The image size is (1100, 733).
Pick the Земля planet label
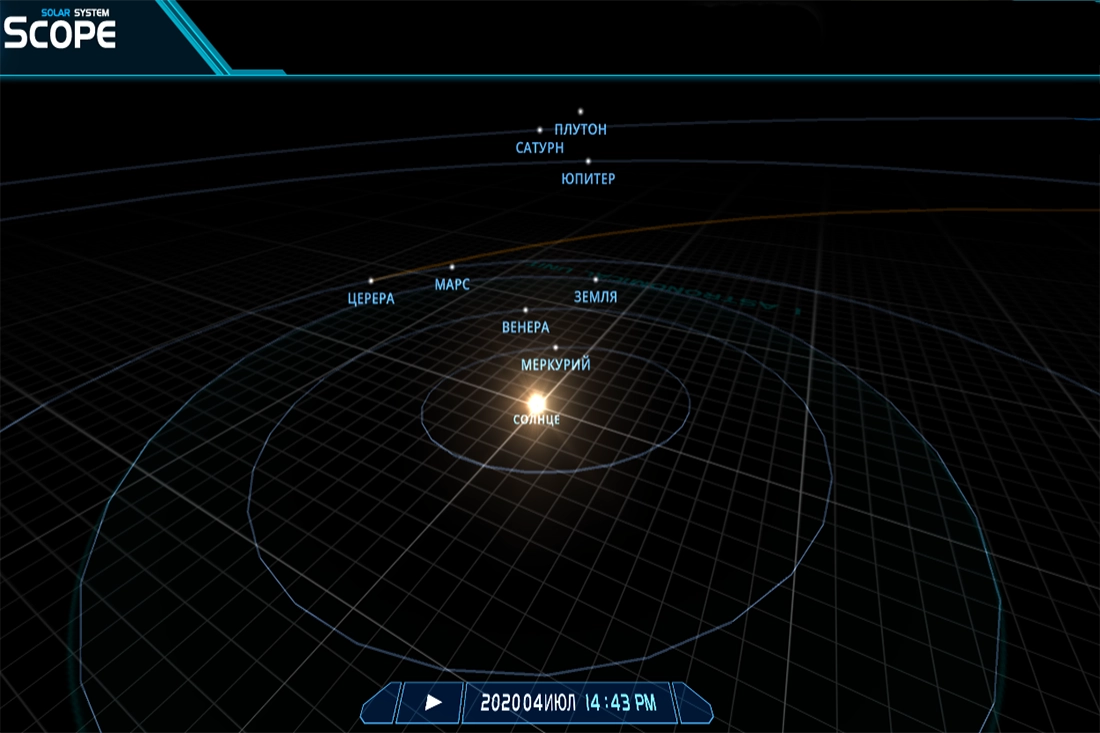click(595, 297)
